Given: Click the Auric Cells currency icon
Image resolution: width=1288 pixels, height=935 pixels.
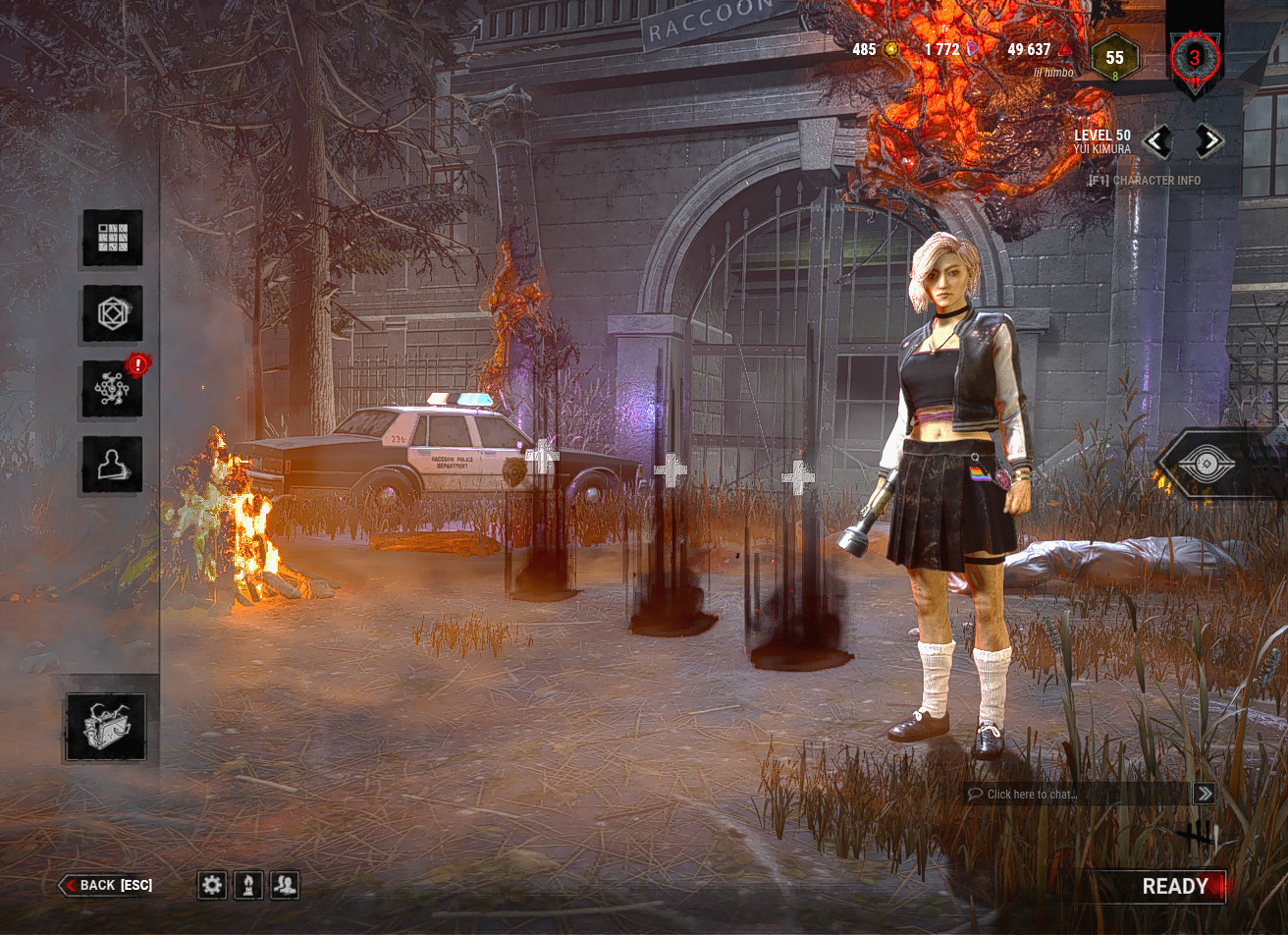Looking at the screenshot, I should (888, 48).
